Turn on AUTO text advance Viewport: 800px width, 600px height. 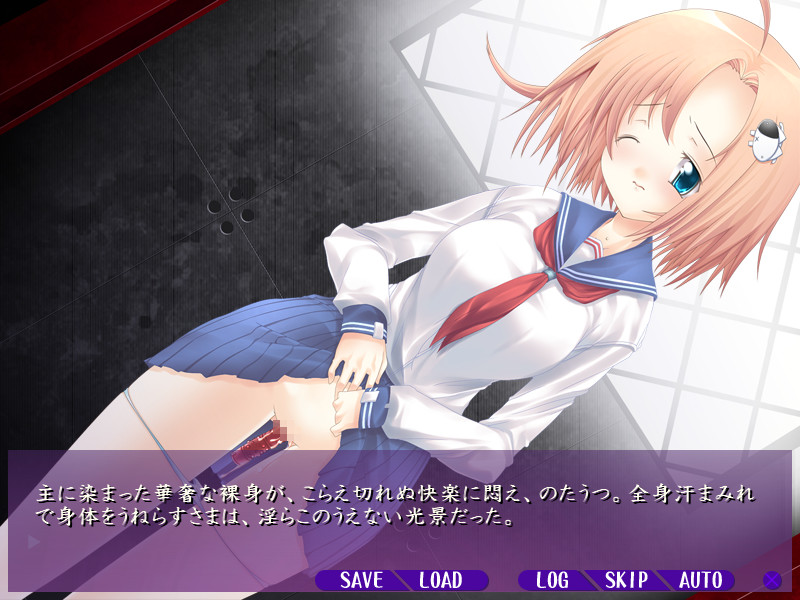pyautogui.click(x=700, y=580)
